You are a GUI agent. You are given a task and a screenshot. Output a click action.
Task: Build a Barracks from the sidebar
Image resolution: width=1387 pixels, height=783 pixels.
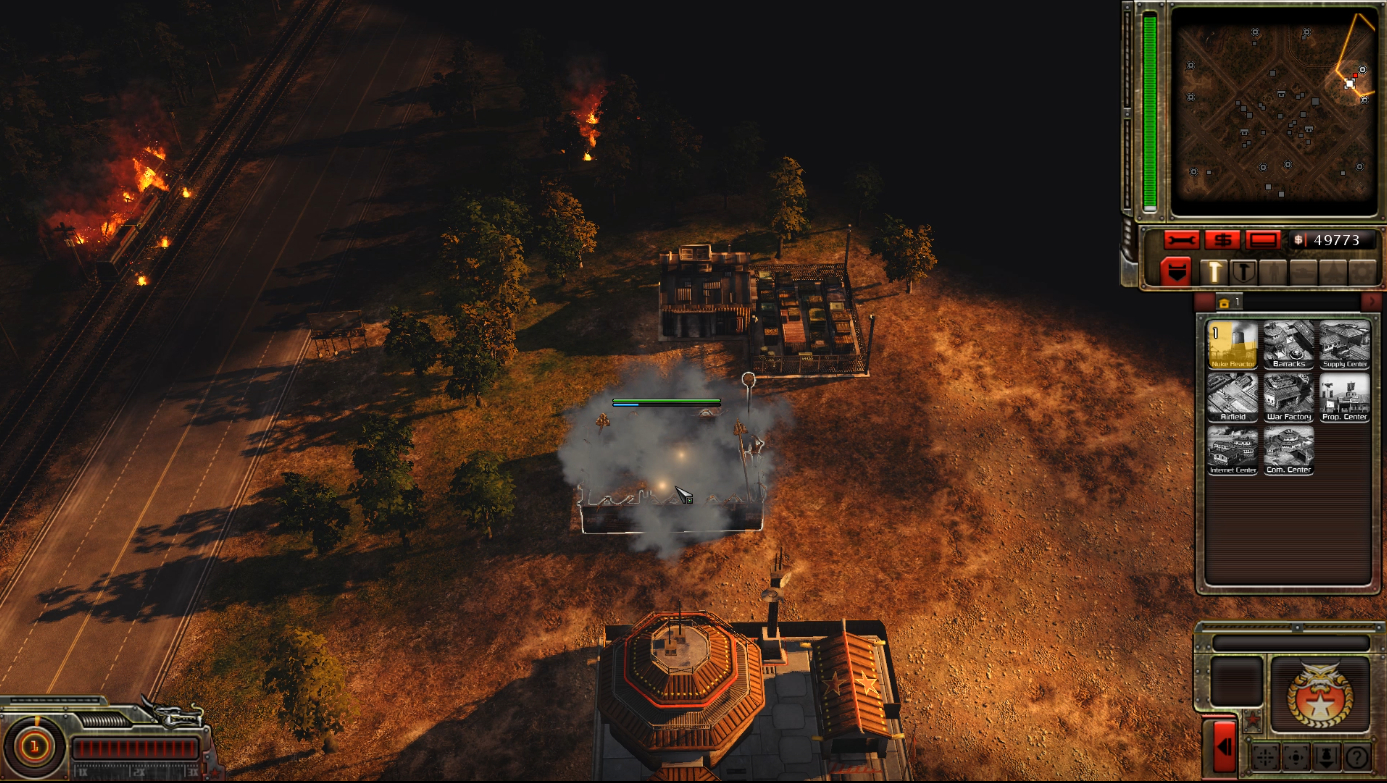coord(1288,344)
